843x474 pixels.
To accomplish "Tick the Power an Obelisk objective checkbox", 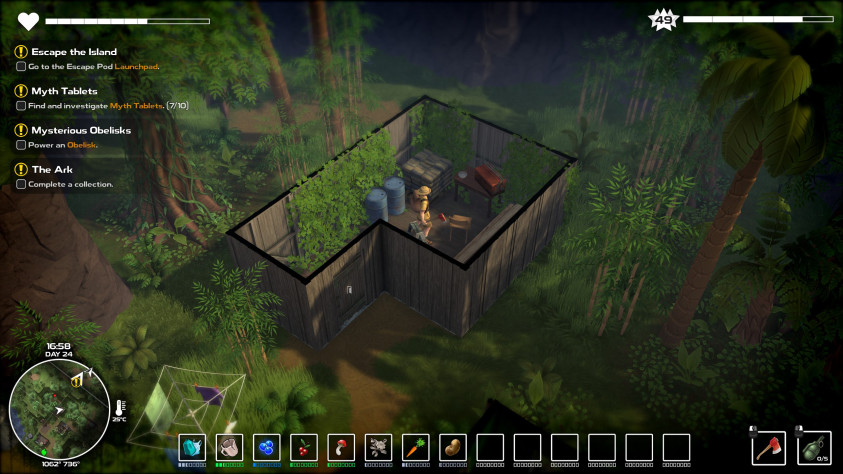I will tap(21, 144).
